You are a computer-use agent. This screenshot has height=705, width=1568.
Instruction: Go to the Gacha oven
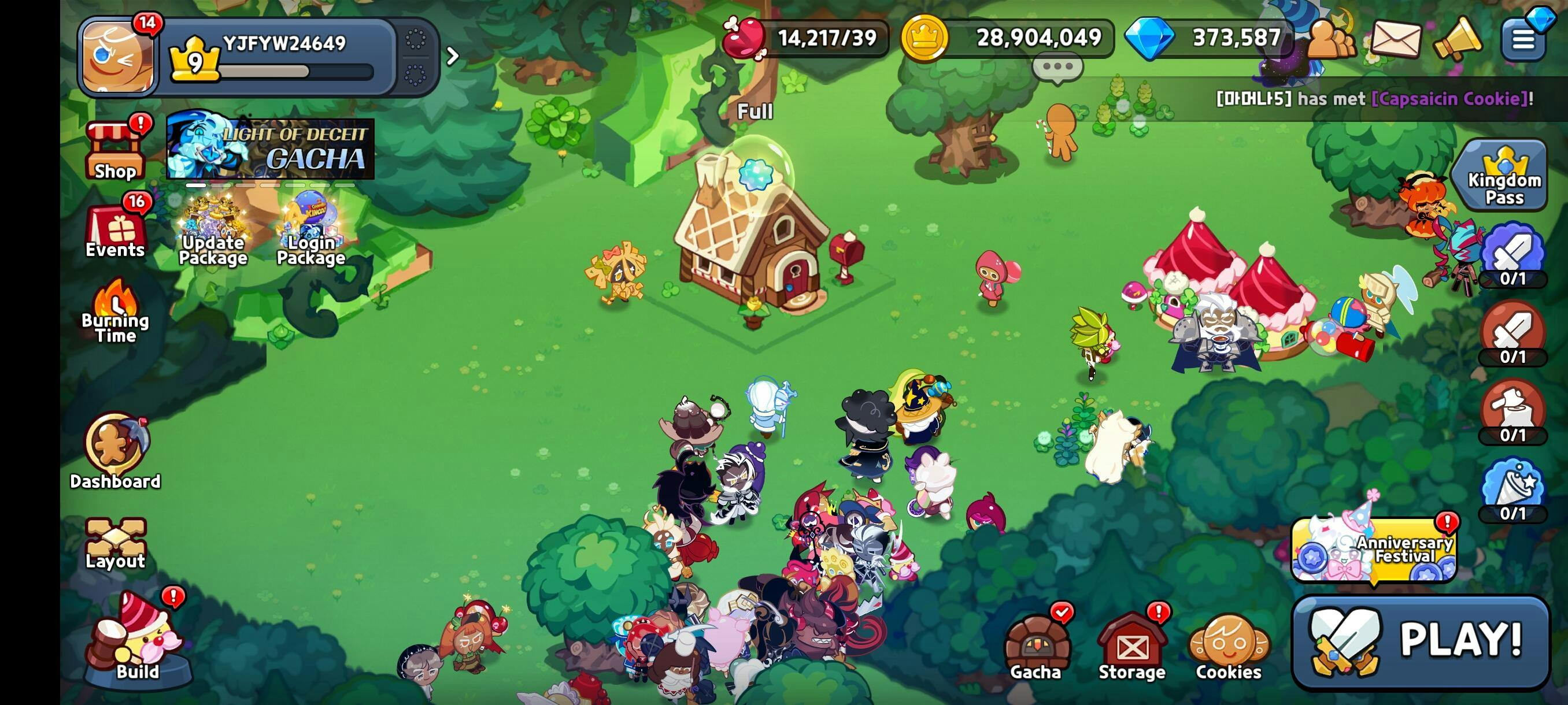pos(1036,646)
